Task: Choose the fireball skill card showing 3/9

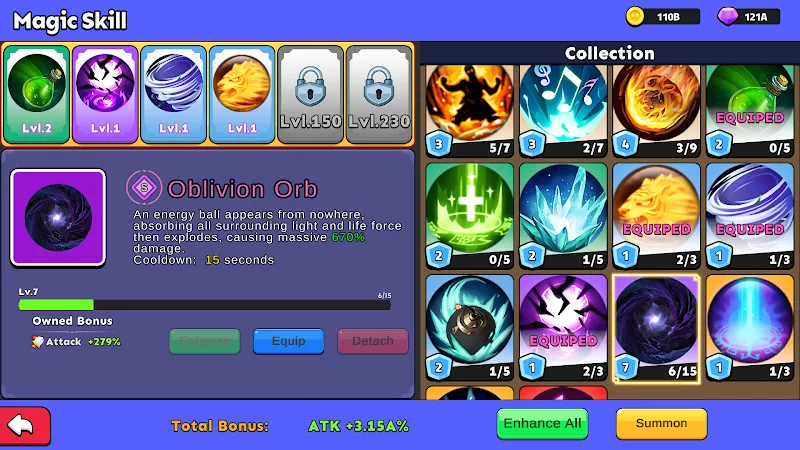Action: [656, 108]
